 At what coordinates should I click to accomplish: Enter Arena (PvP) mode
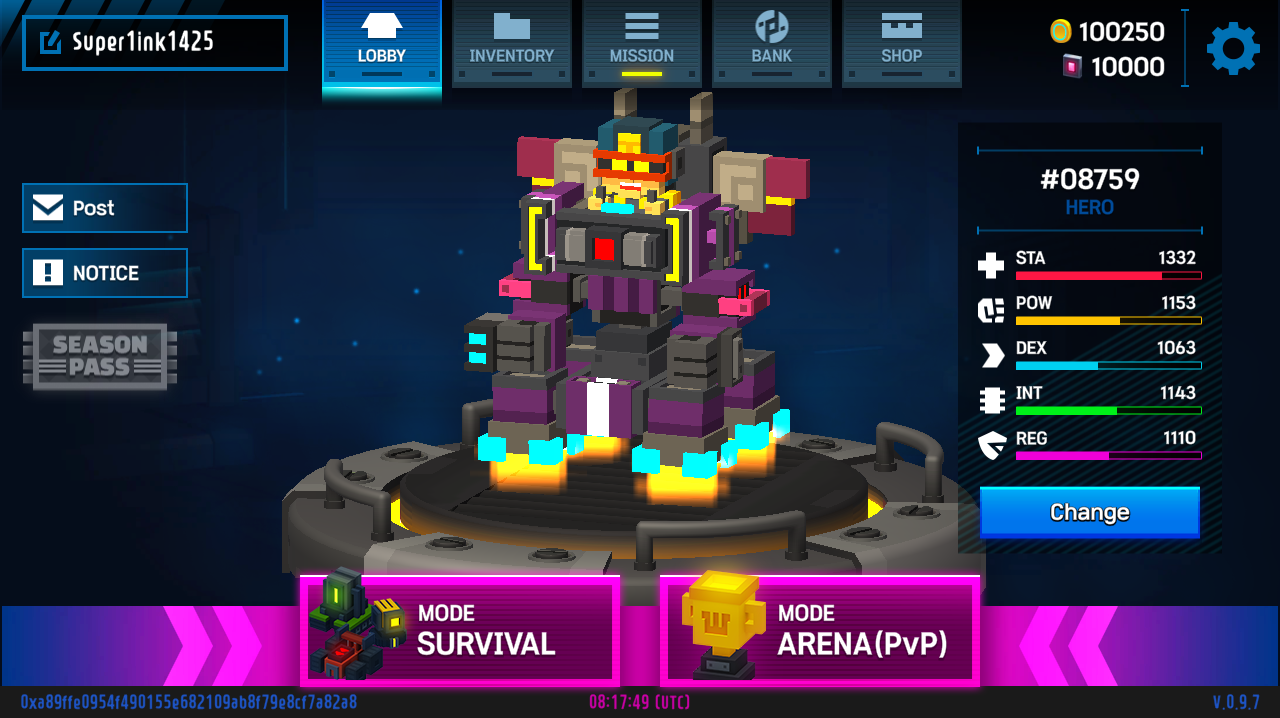point(820,630)
